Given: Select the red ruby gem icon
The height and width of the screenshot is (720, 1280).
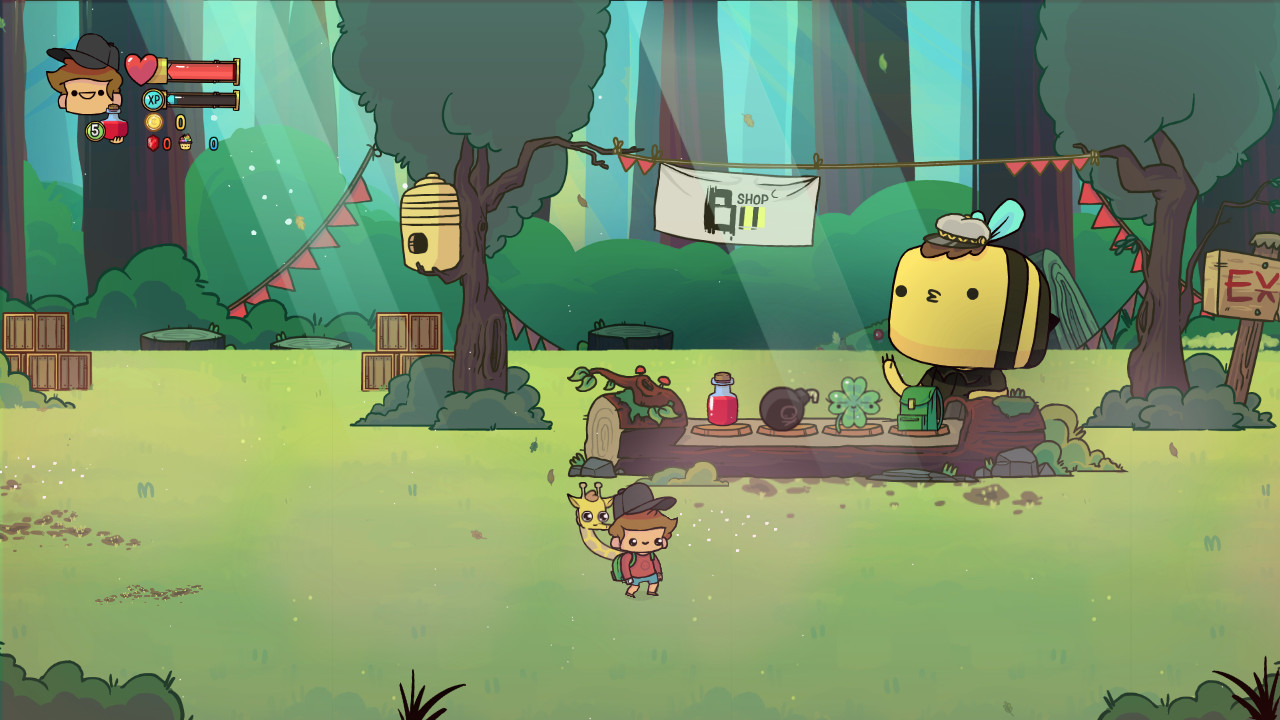Looking at the screenshot, I should click(x=152, y=144).
